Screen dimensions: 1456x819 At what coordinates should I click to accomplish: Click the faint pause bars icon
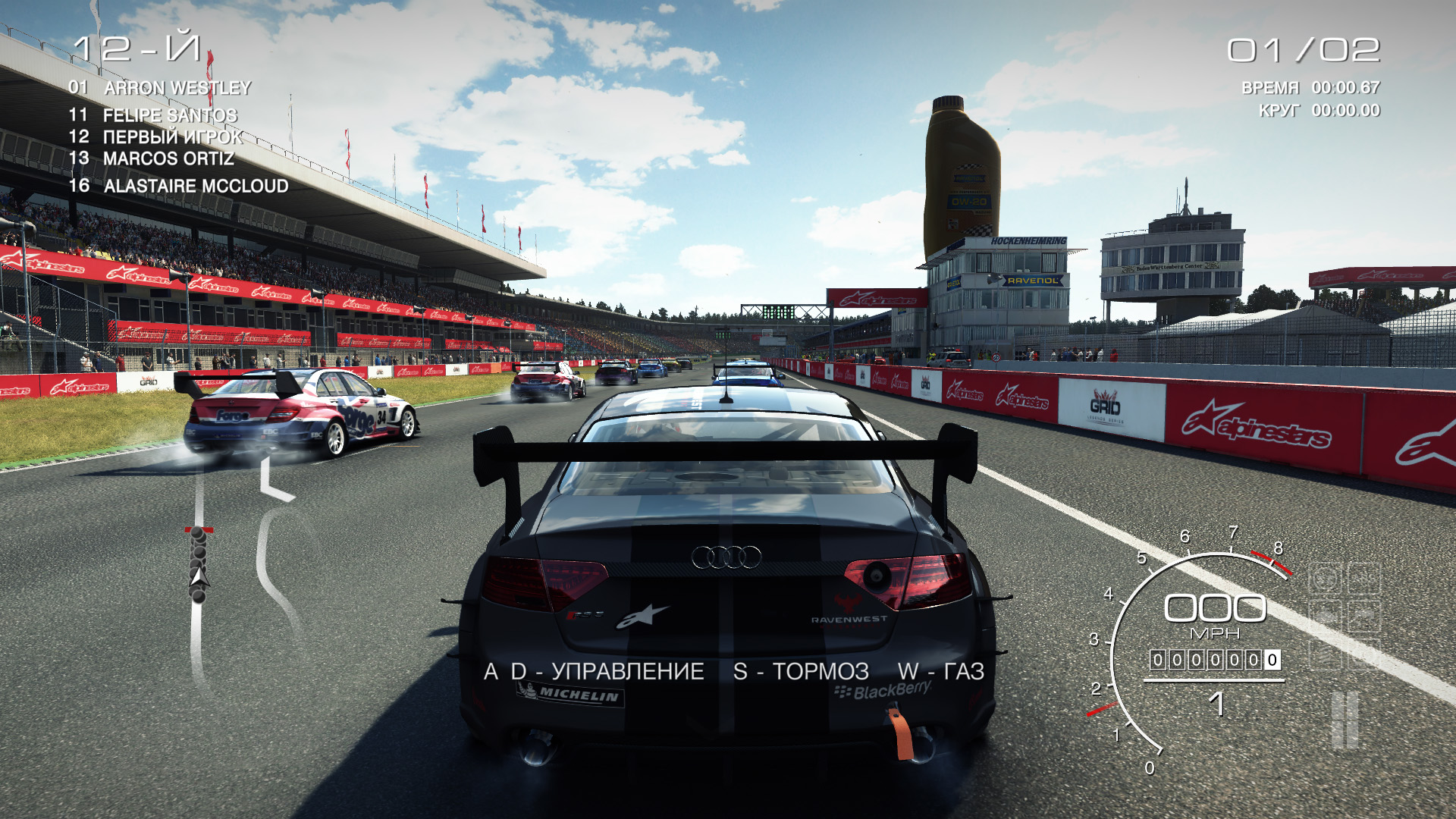(1345, 719)
